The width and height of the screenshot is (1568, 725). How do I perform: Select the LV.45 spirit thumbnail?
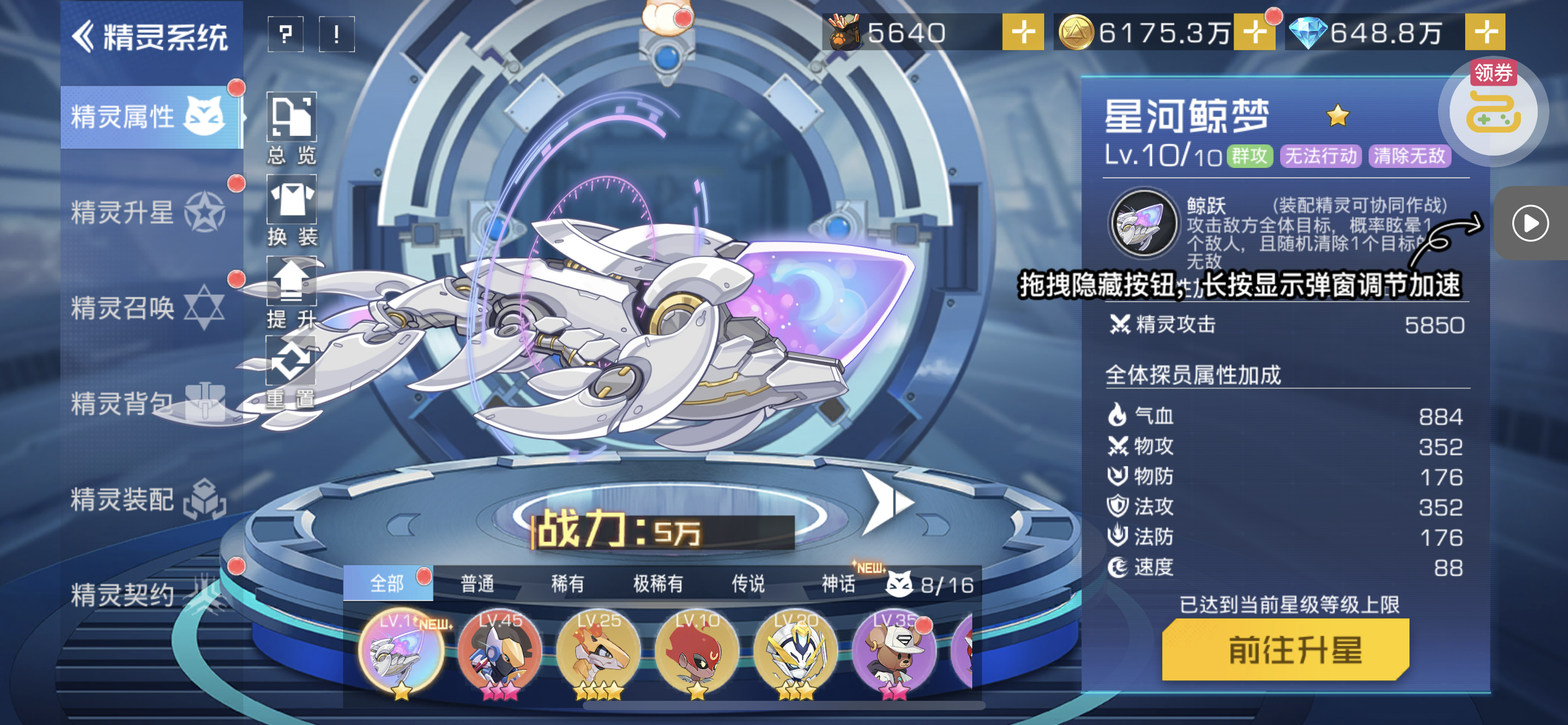tap(500, 652)
